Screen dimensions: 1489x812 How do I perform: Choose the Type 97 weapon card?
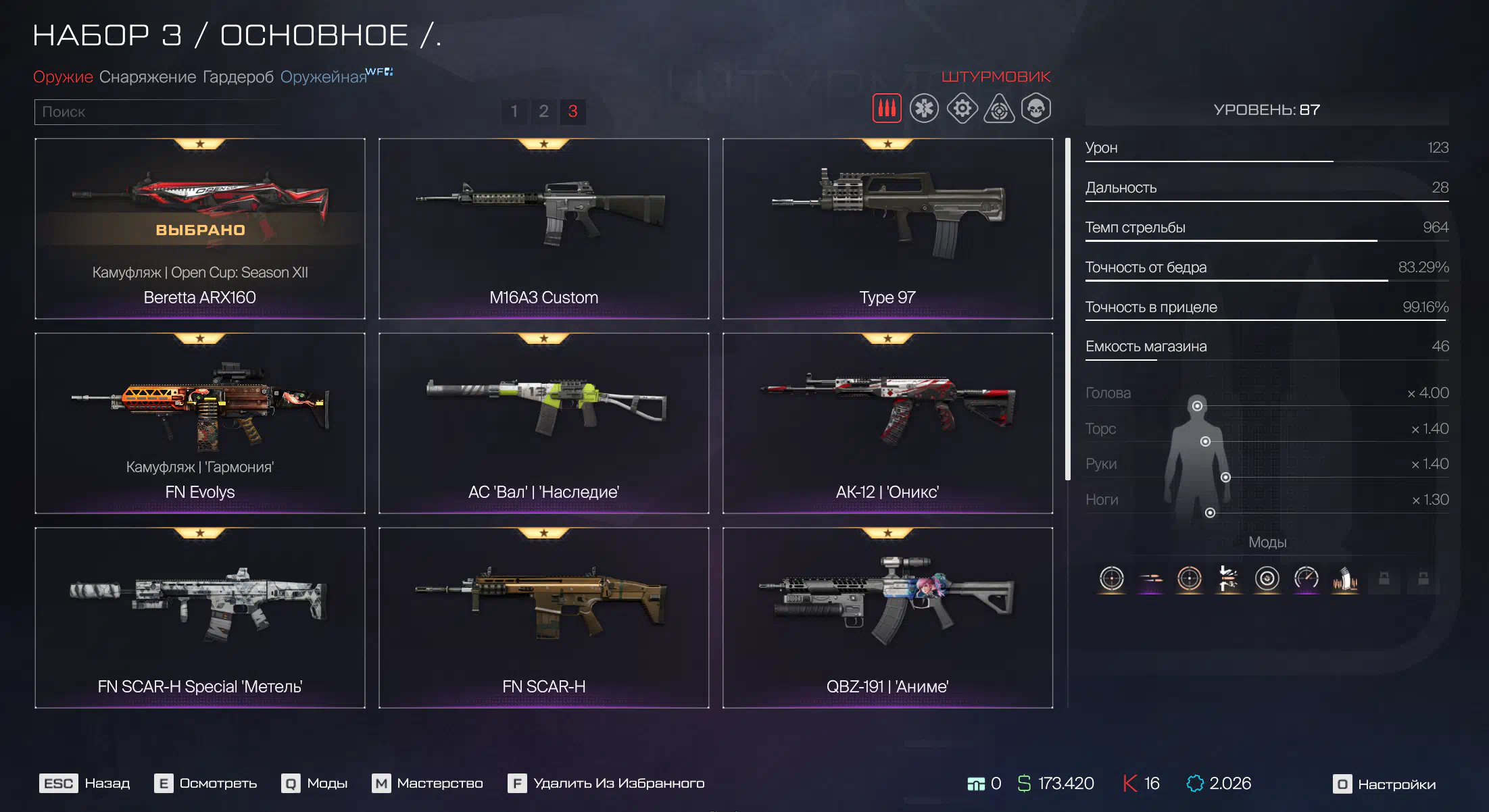pos(887,228)
